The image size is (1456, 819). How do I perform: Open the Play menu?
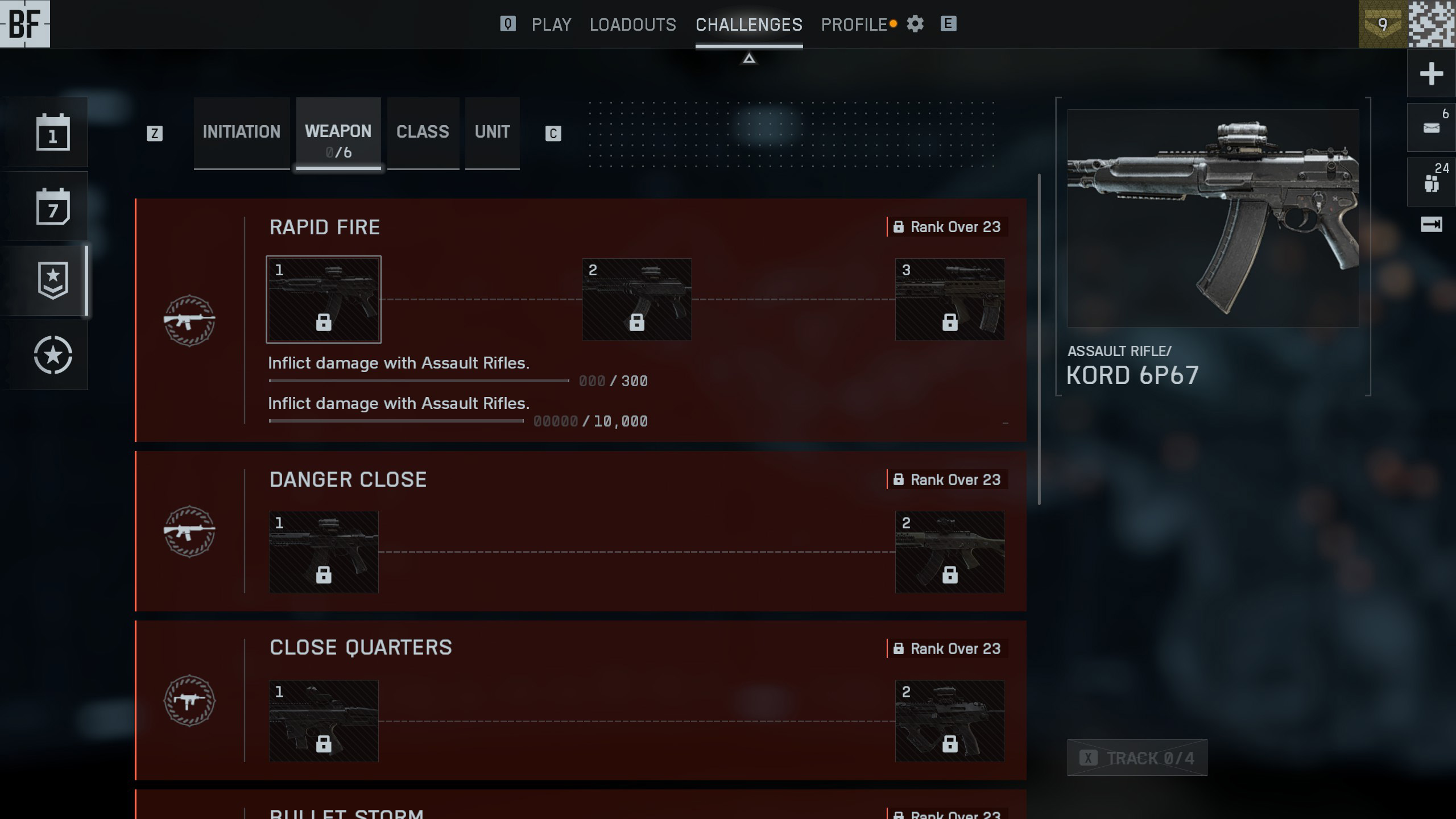click(551, 24)
